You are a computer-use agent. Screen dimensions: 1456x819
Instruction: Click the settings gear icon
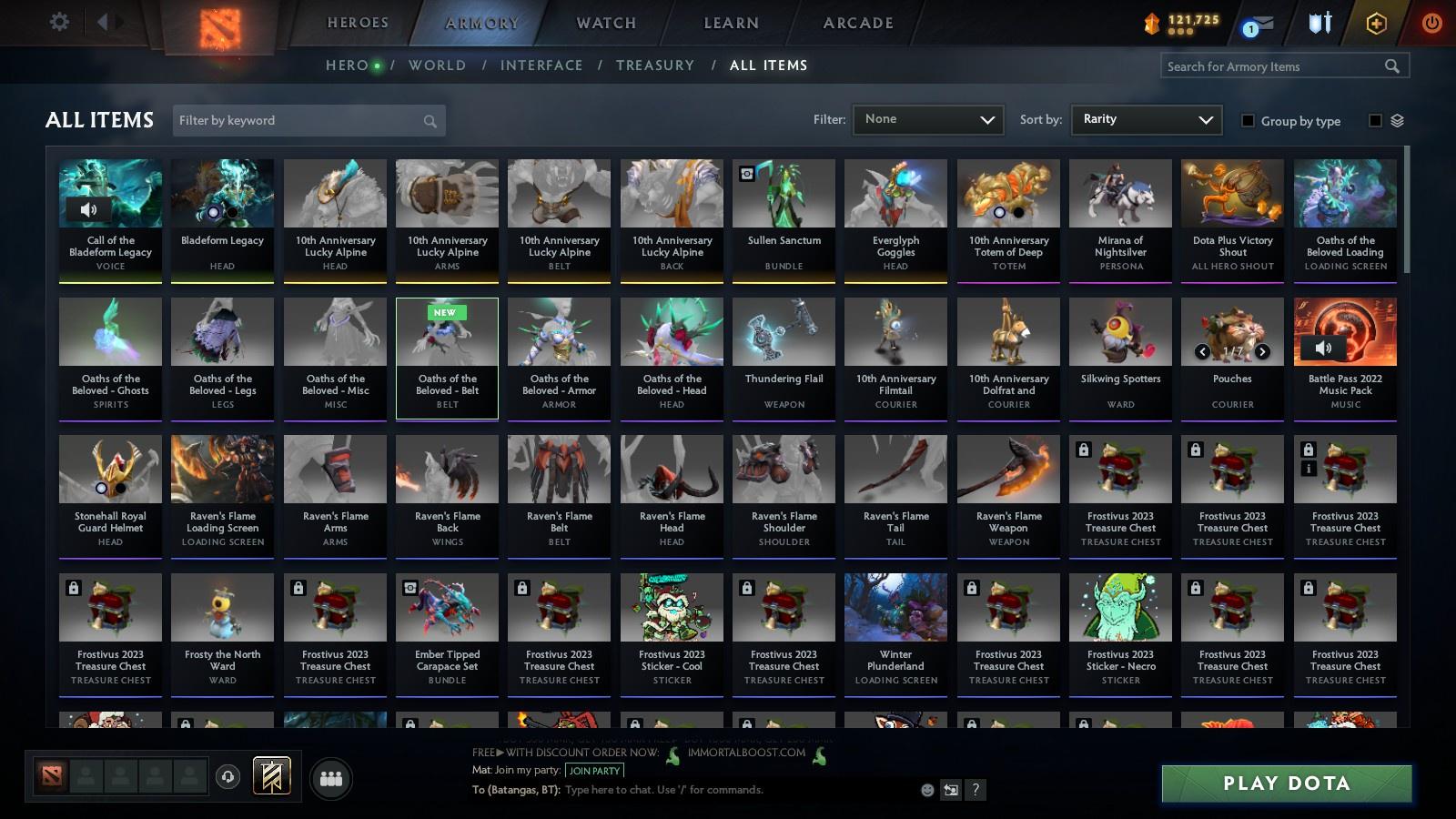coord(59,23)
